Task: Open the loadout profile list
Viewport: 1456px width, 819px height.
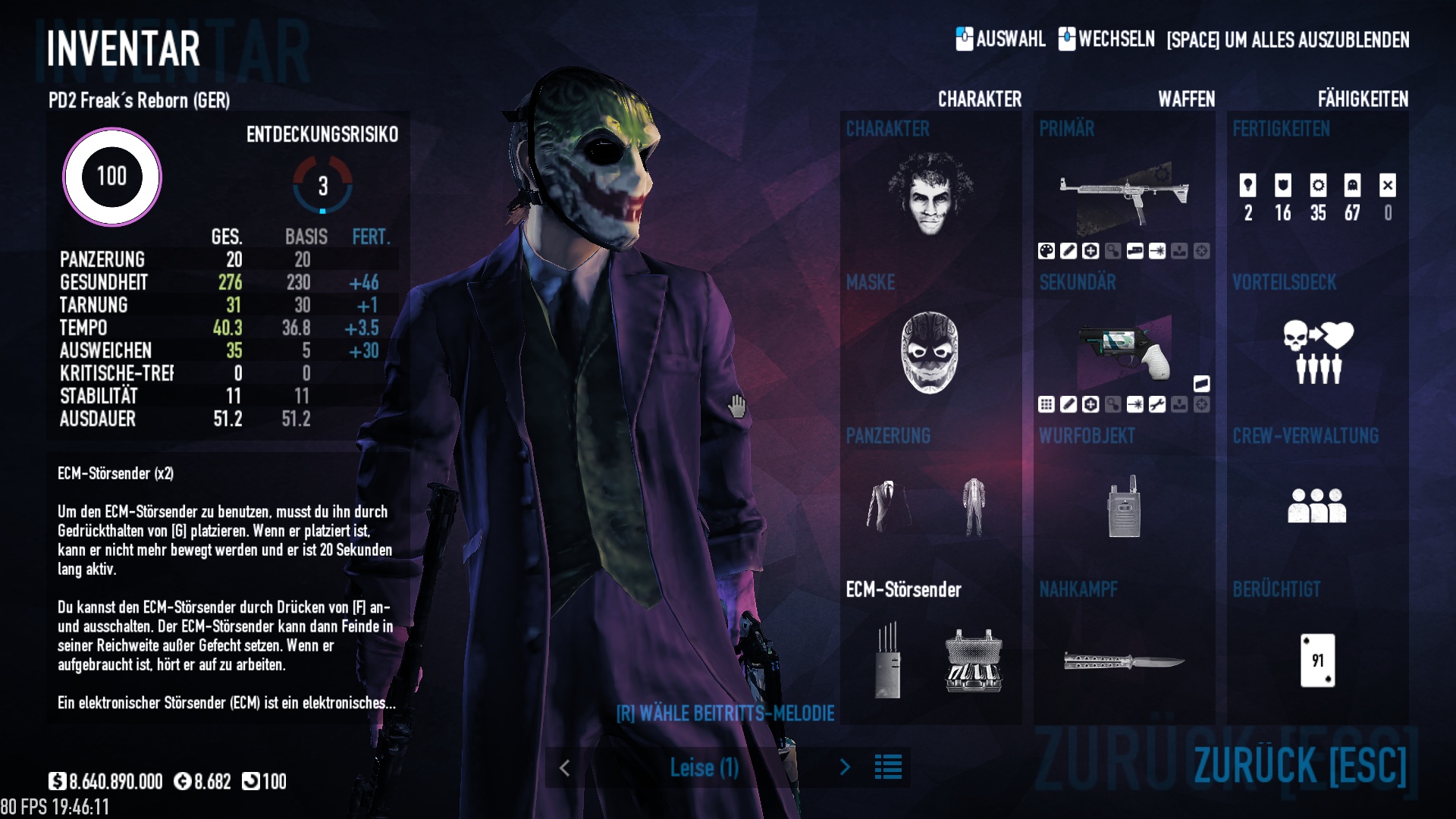Action: 888,767
